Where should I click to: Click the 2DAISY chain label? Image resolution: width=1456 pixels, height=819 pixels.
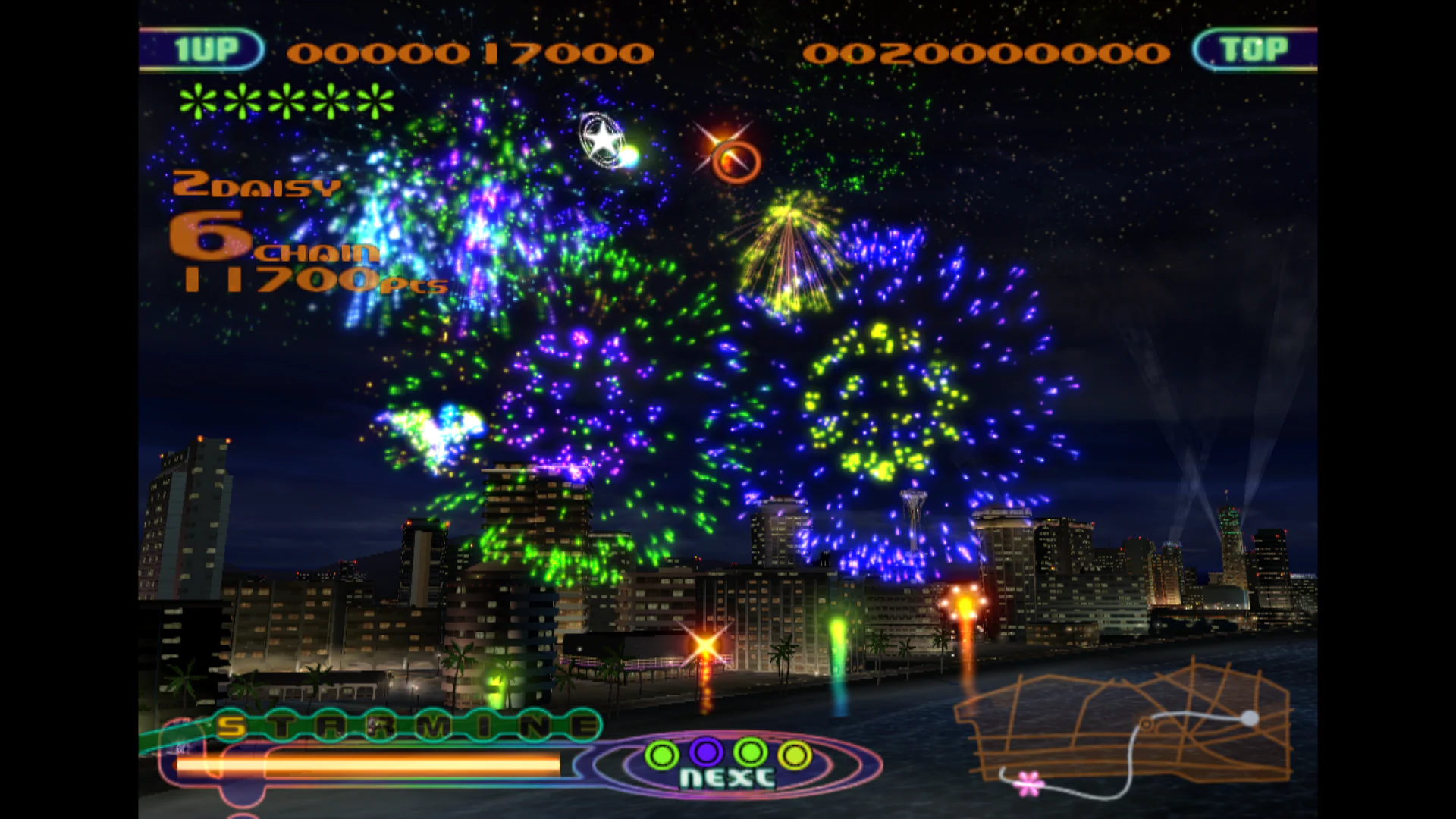pyautogui.click(x=255, y=187)
